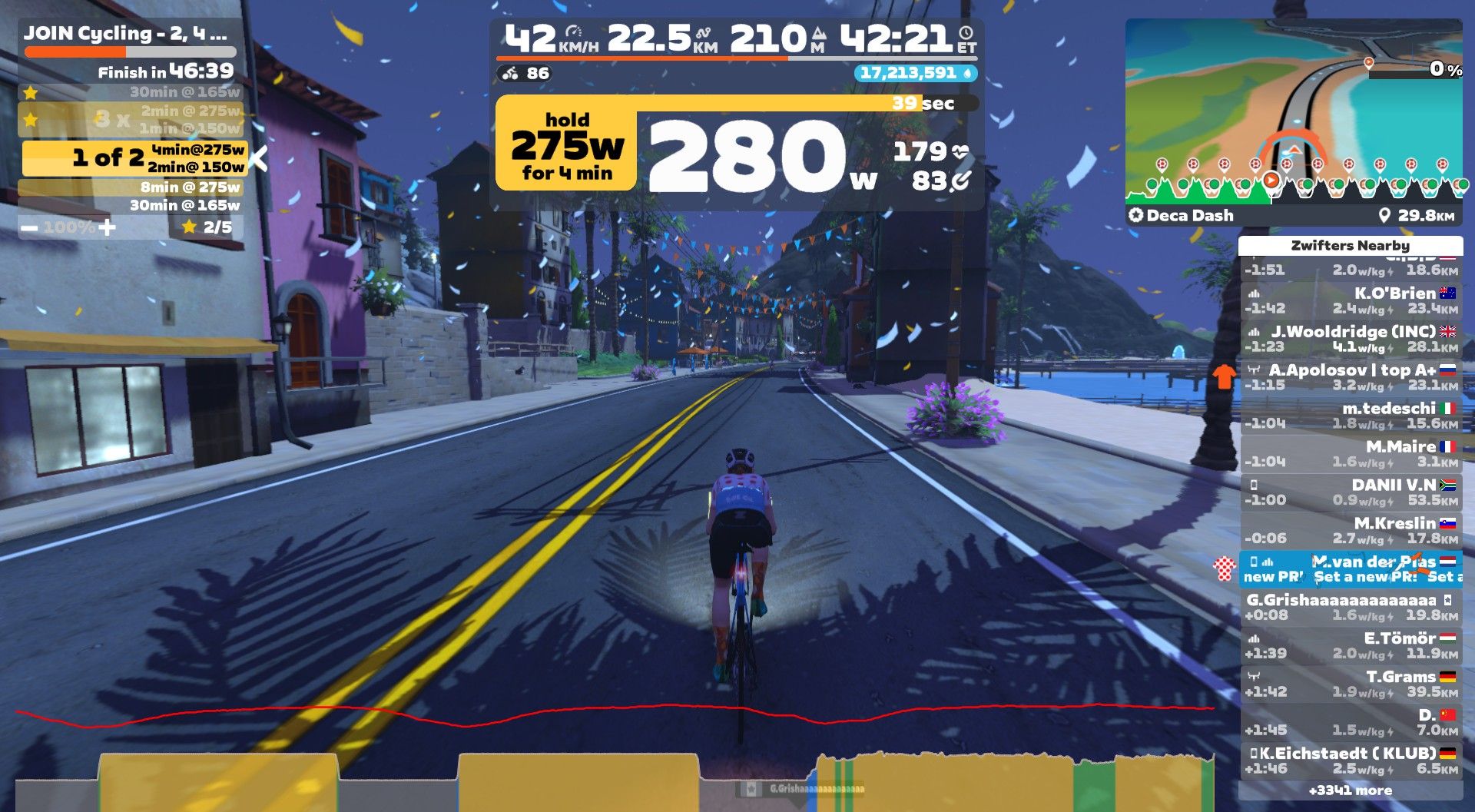This screenshot has width=1475, height=812.
Task: Choose E.Tömör from Zwifters Nearby
Action: click(1351, 646)
